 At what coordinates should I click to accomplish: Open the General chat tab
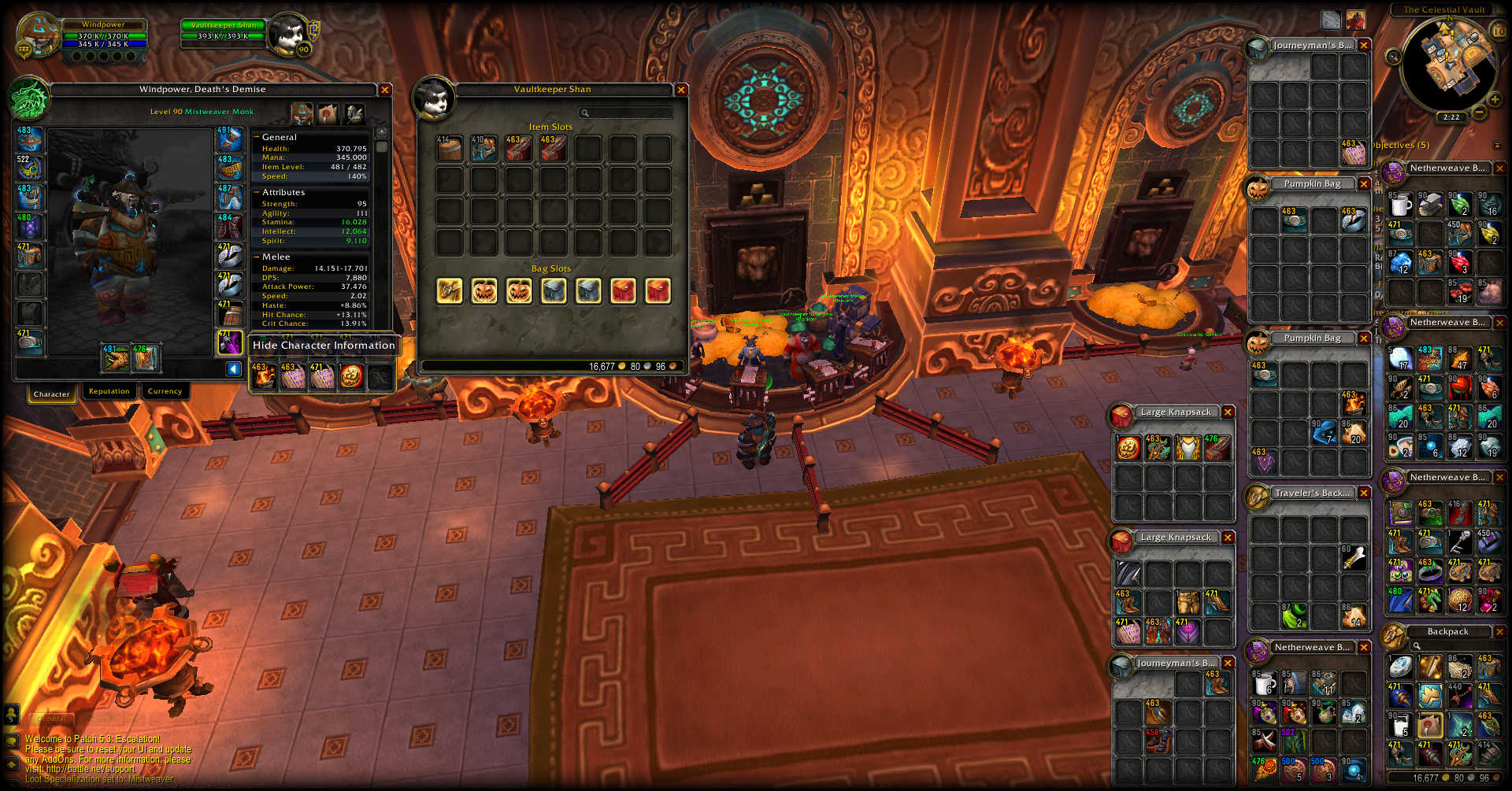(x=52, y=719)
